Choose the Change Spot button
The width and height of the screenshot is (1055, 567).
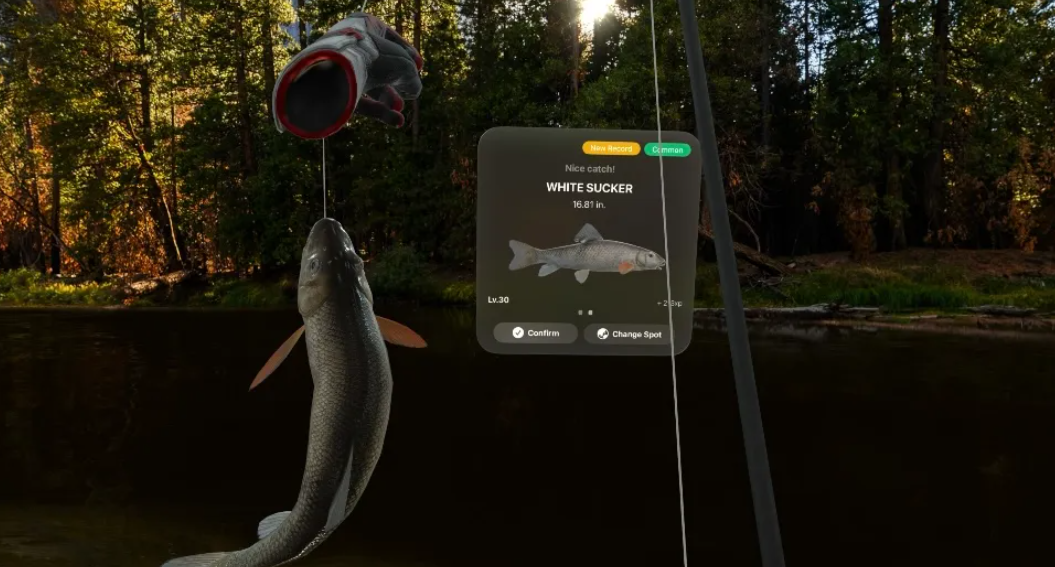628,334
